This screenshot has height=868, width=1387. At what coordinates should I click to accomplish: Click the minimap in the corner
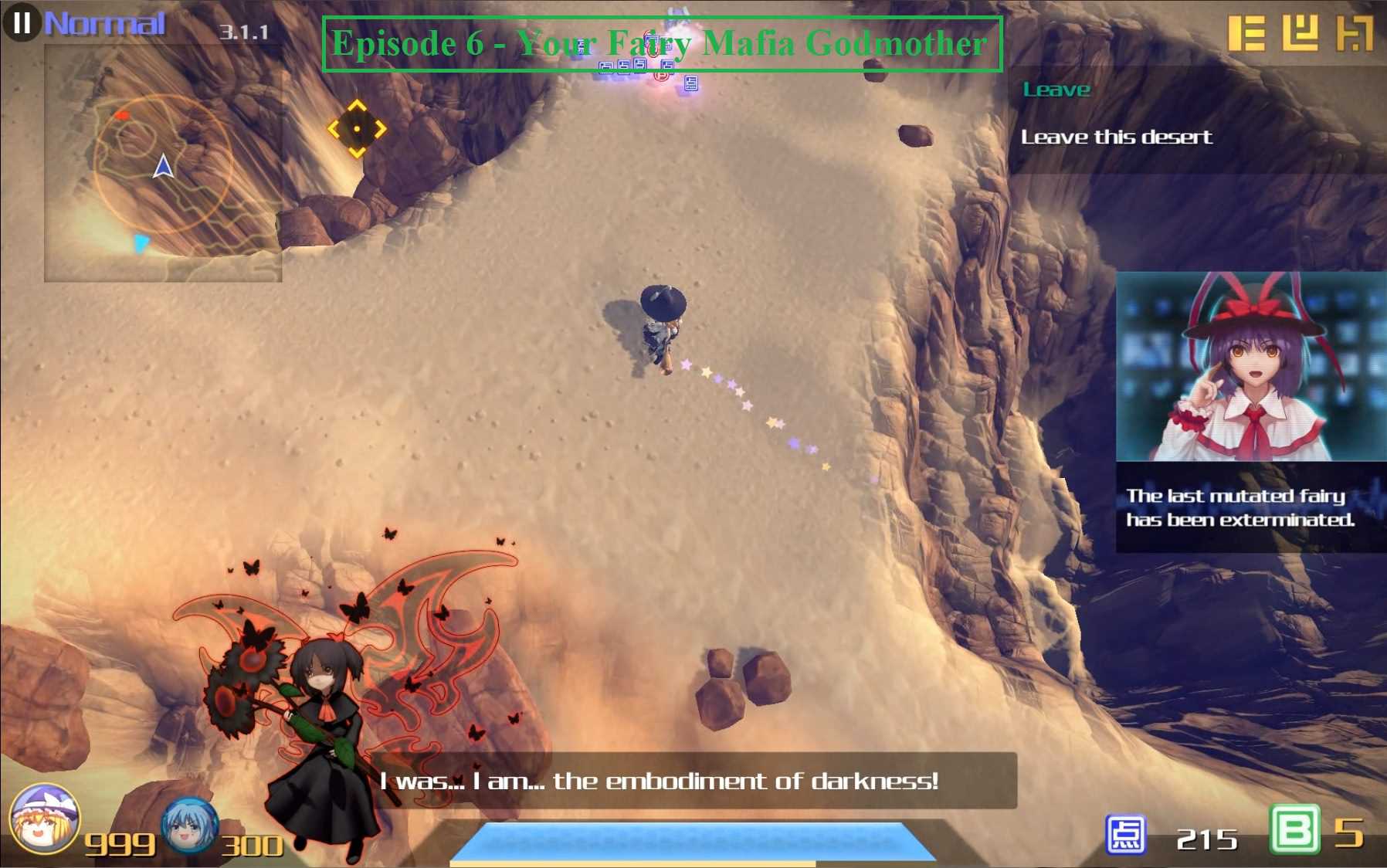click(163, 164)
